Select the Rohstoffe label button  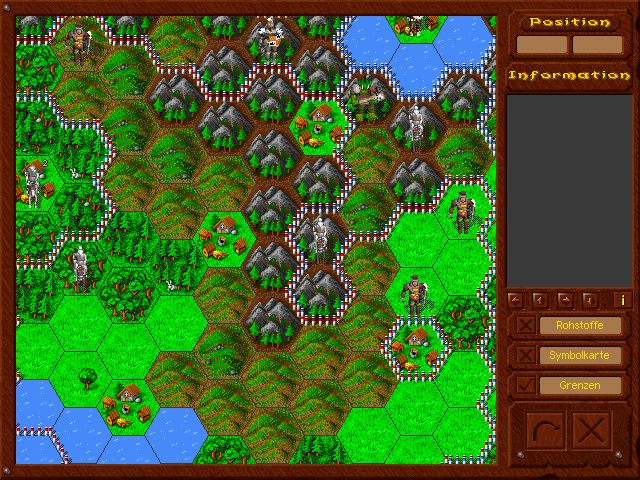[580, 326]
